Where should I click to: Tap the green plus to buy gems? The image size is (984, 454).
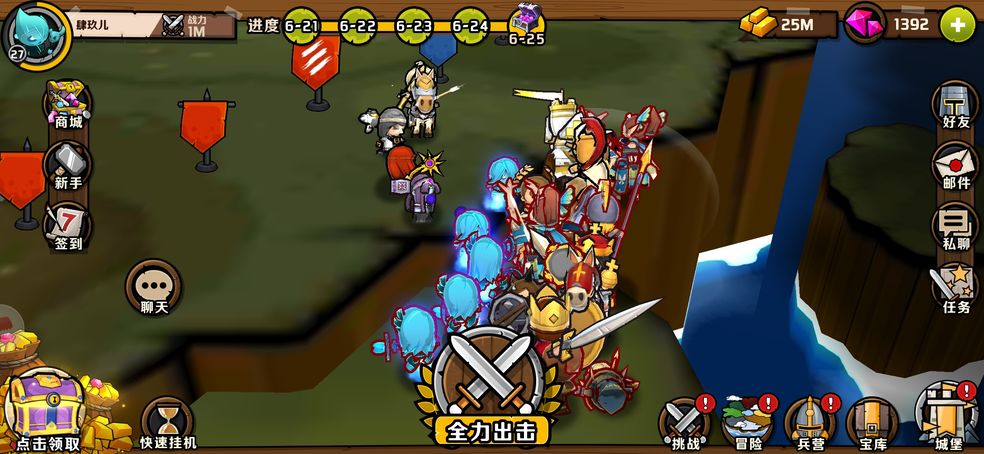tap(957, 24)
